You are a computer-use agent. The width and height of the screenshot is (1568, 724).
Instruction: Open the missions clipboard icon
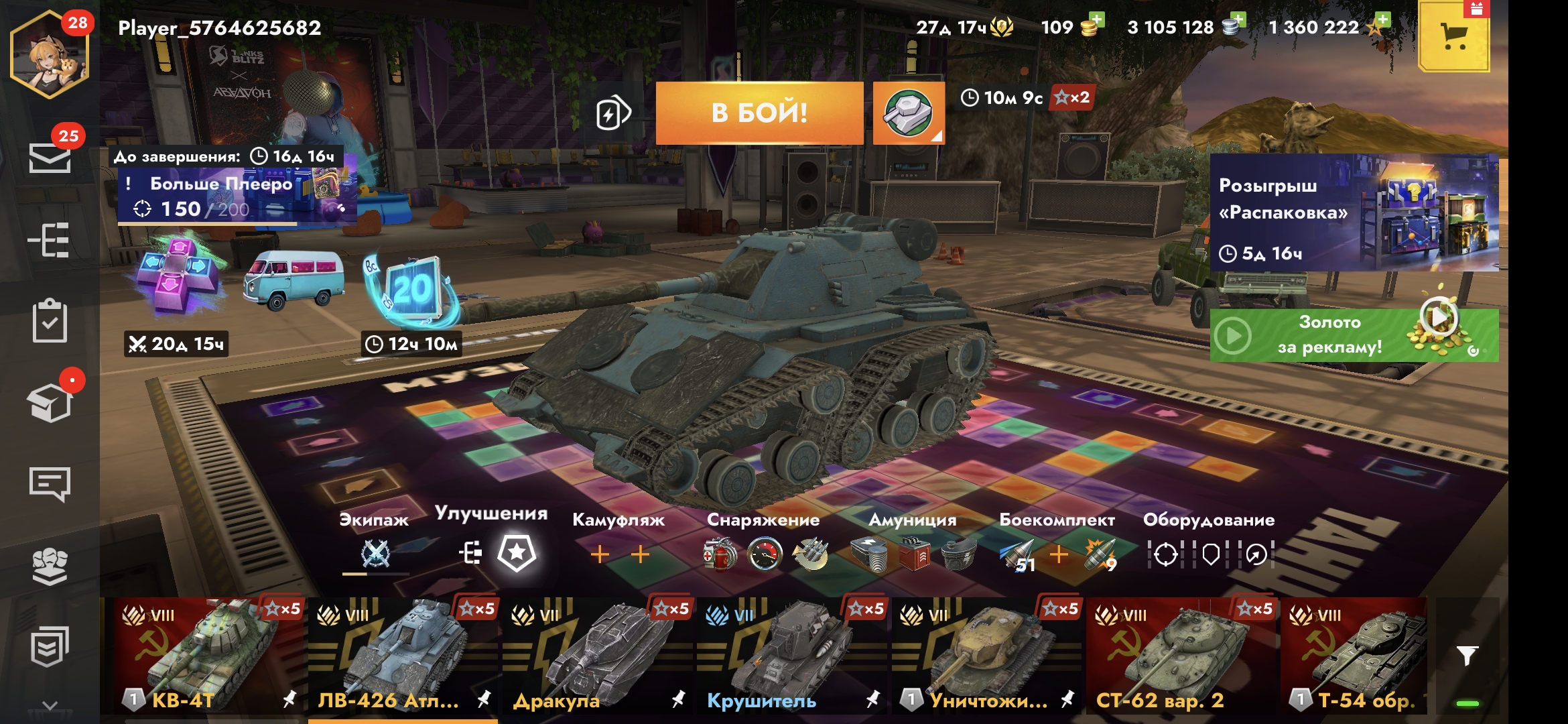click(x=50, y=322)
